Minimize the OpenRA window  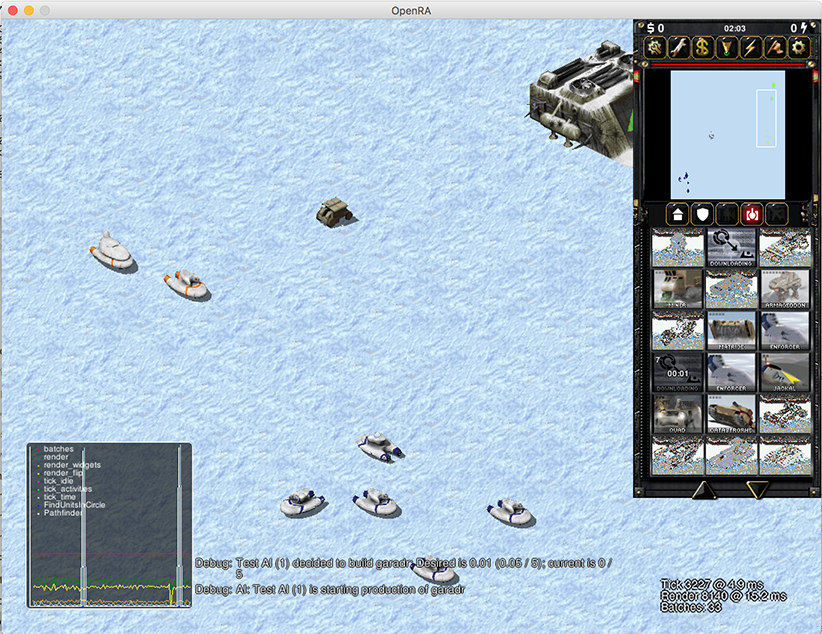click(28, 9)
